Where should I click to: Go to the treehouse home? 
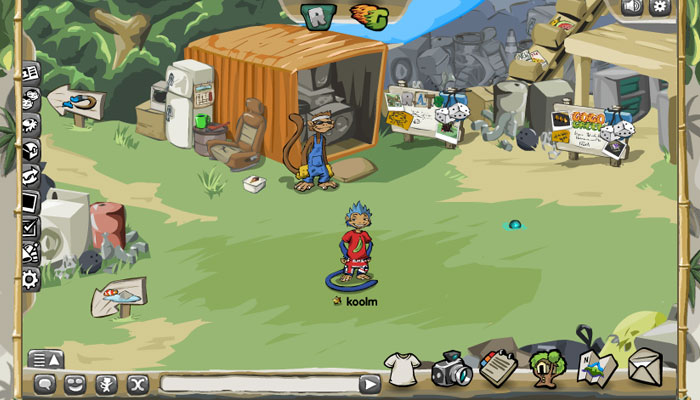[547, 367]
